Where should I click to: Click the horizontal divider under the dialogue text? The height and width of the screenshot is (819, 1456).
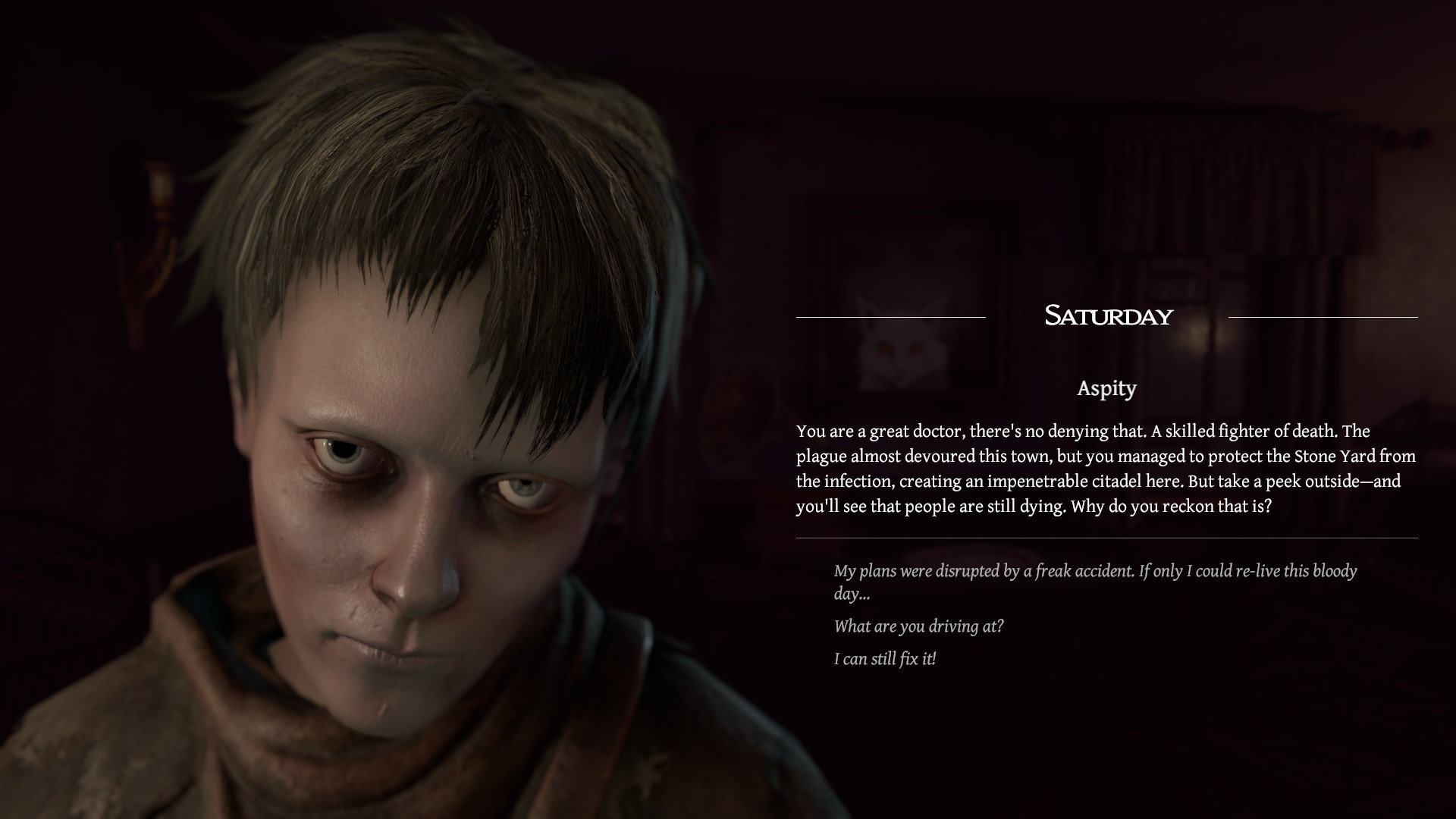(x=1107, y=538)
